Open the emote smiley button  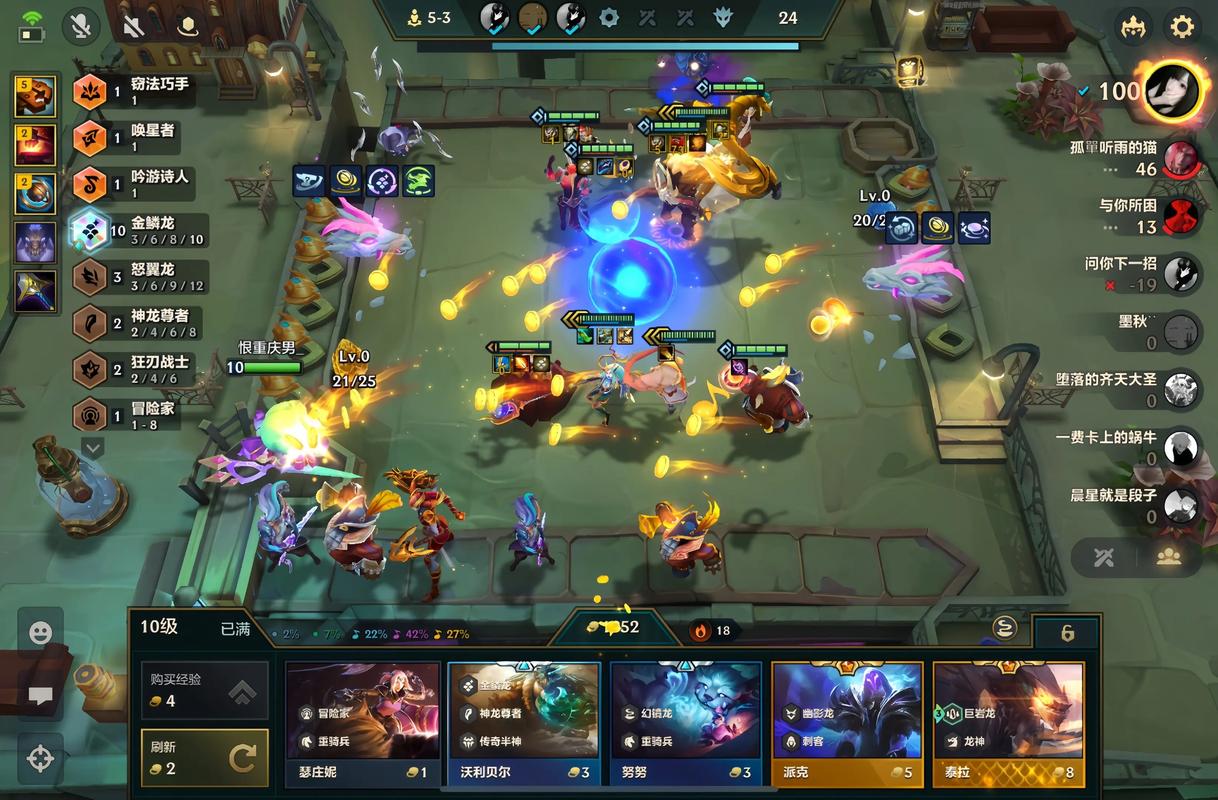pos(40,632)
